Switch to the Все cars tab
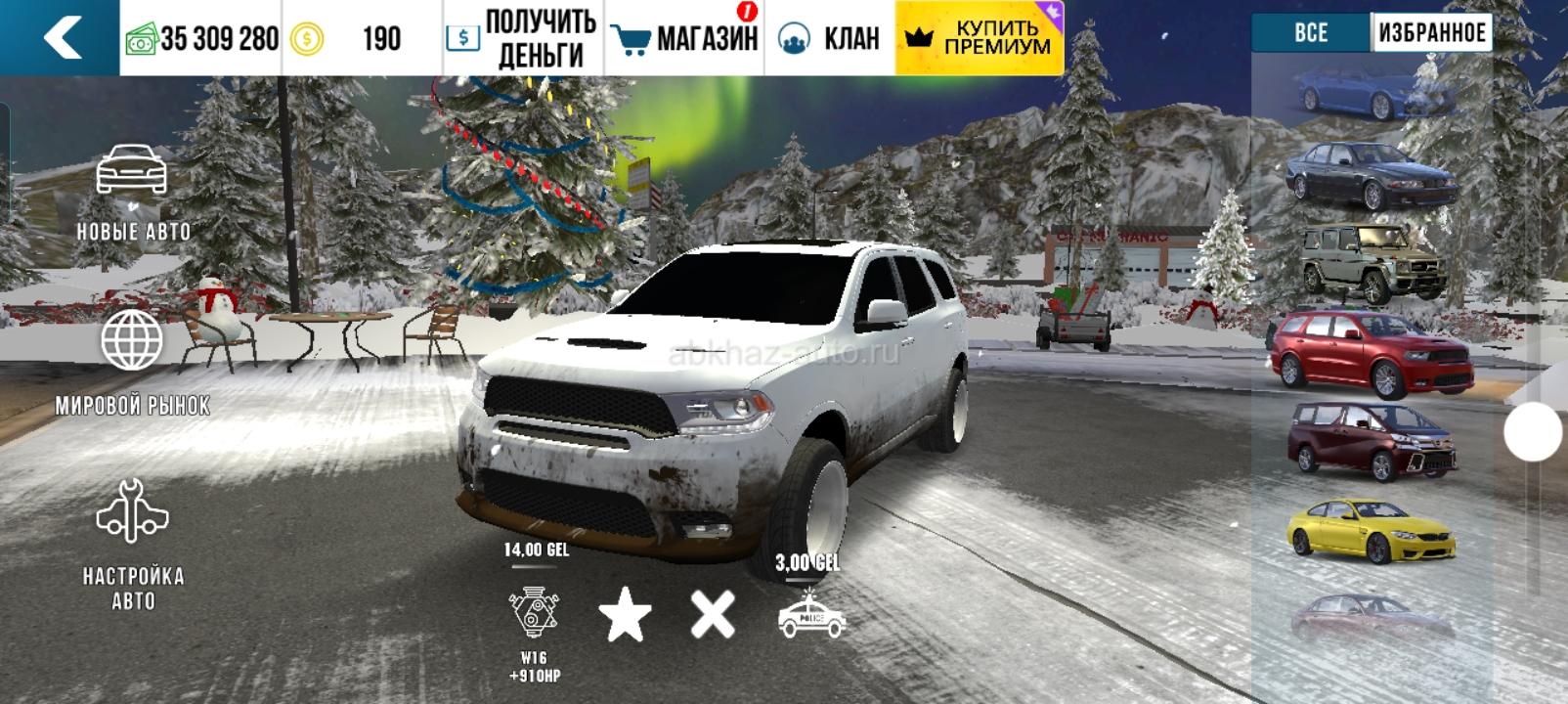Image resolution: width=1568 pixels, height=704 pixels. click(1311, 33)
